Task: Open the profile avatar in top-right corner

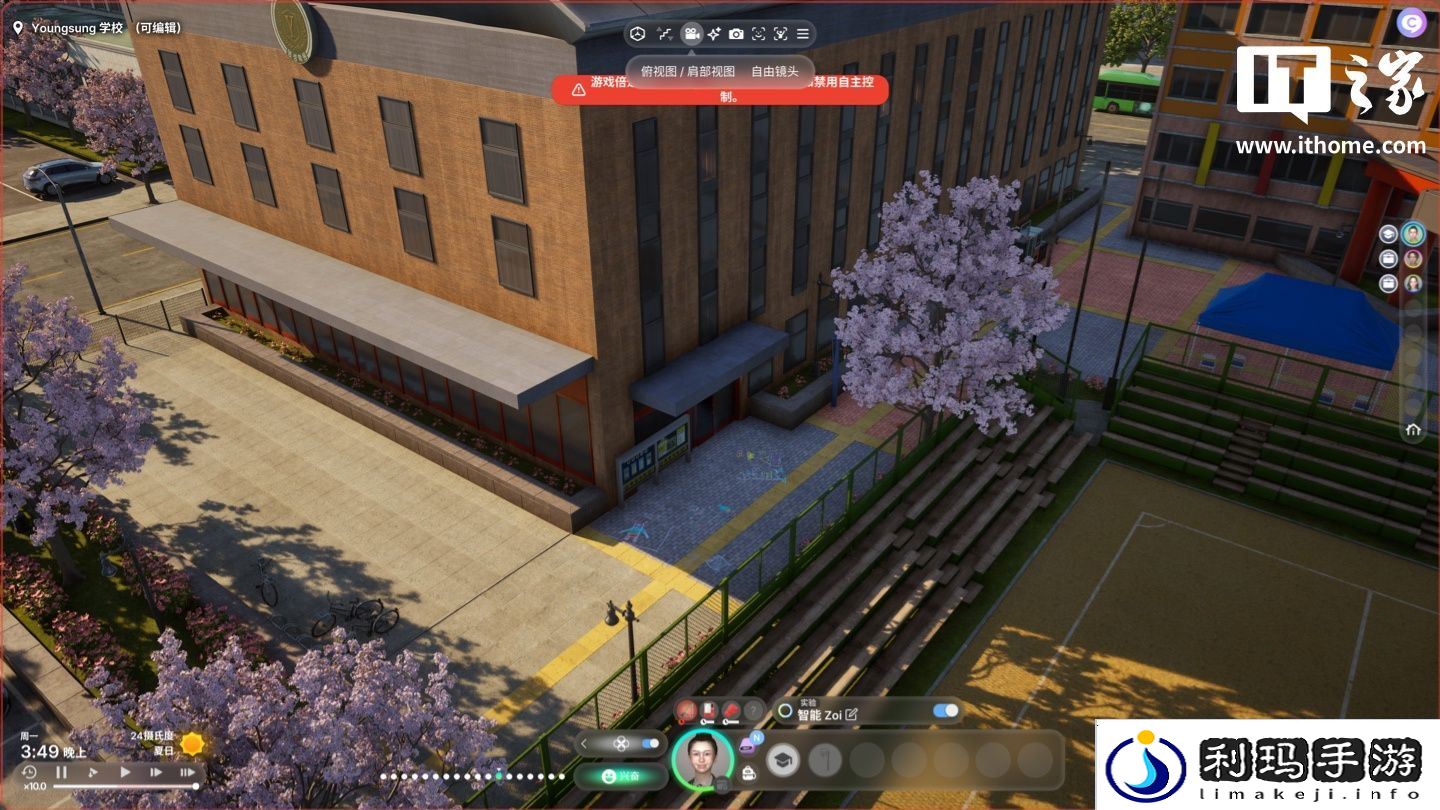Action: (1412, 22)
